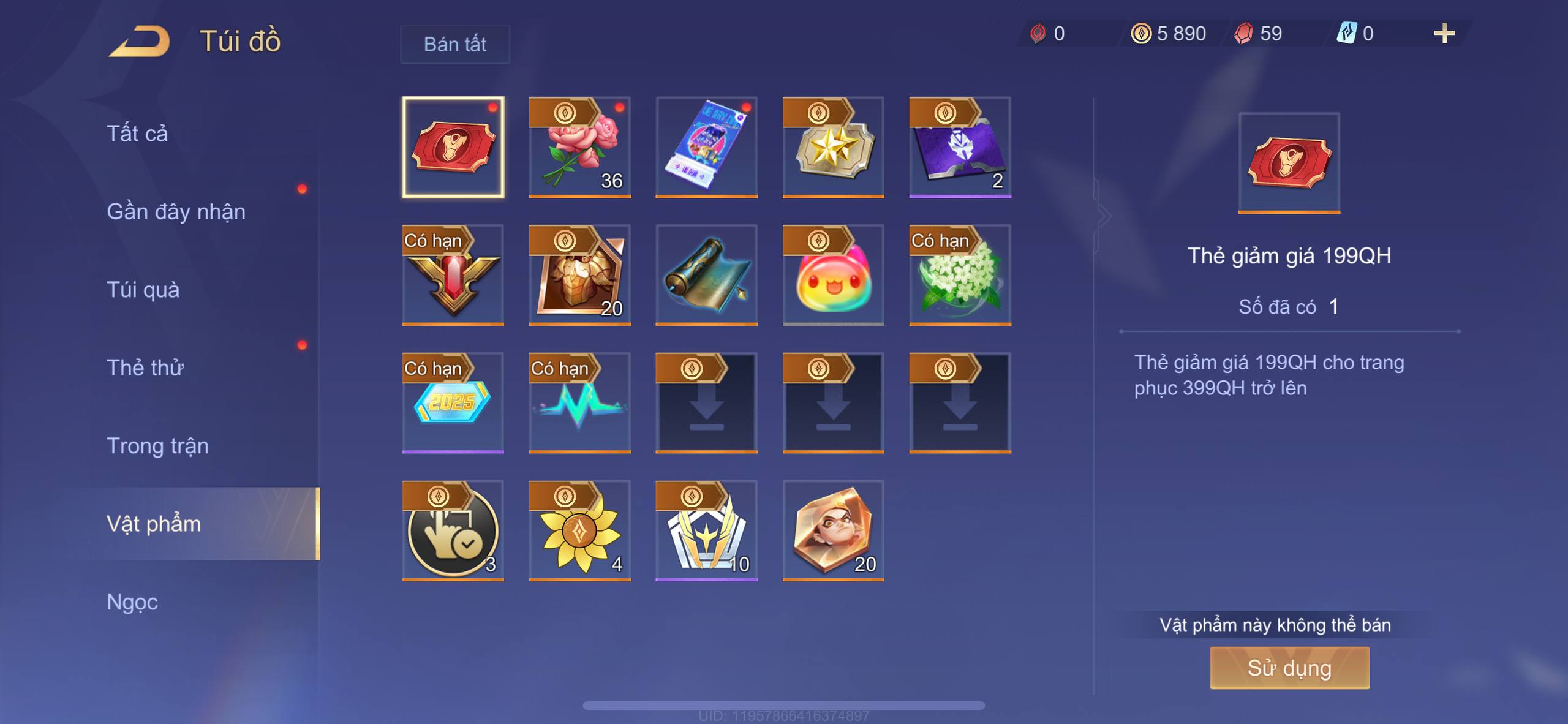Image resolution: width=1568 pixels, height=724 pixels.
Task: Go back using the return arrow
Action: coord(140,42)
